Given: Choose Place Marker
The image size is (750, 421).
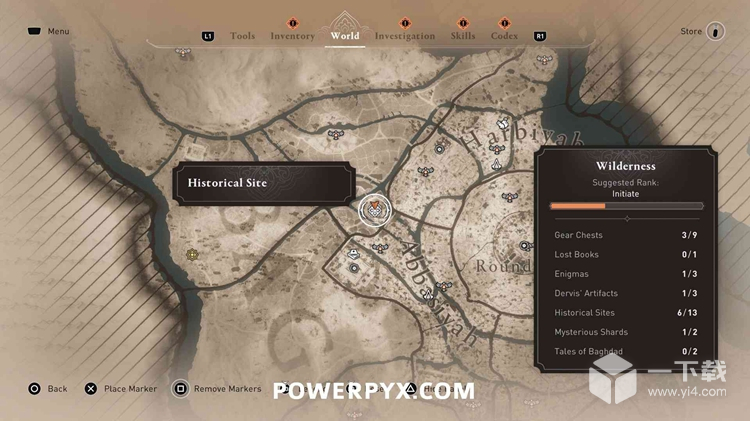Looking at the screenshot, I should tap(120, 388).
